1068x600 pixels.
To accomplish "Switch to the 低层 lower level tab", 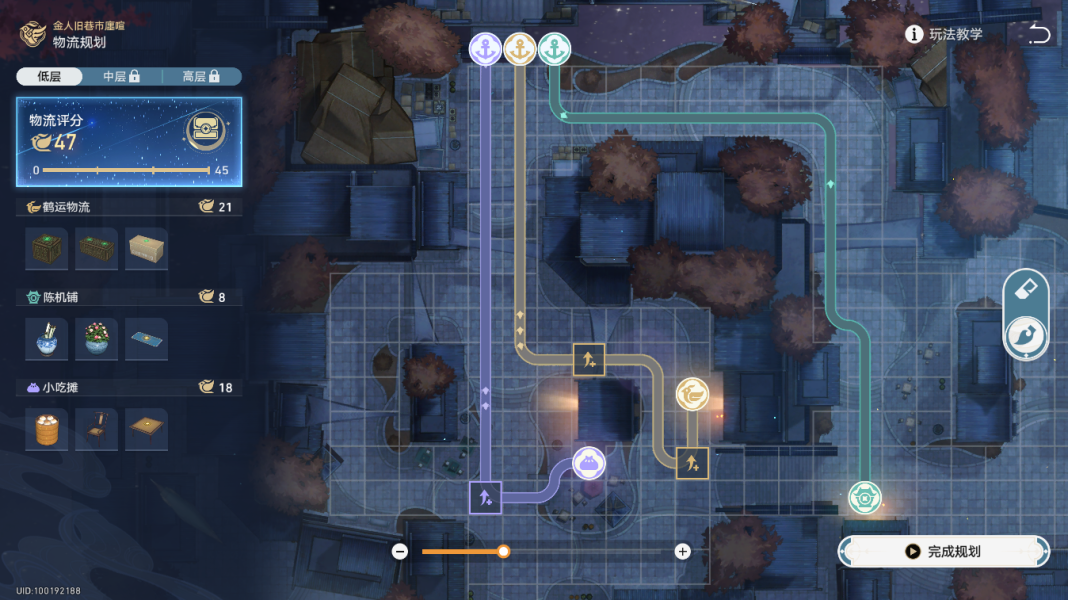I will click(x=49, y=76).
